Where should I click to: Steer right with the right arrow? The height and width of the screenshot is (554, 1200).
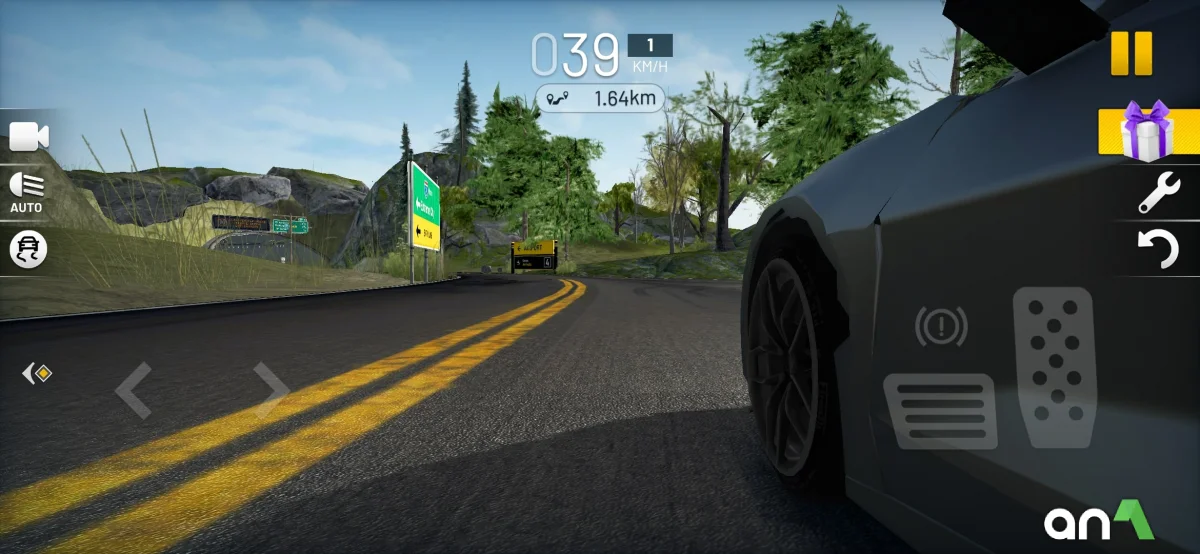click(x=270, y=390)
